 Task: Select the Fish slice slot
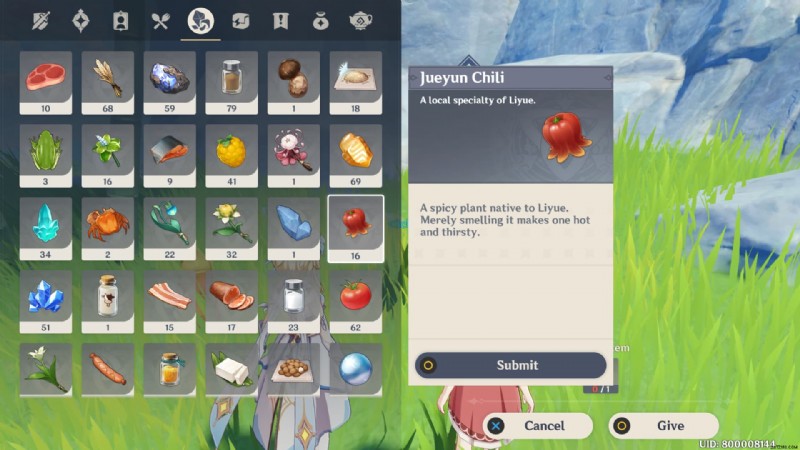pos(170,150)
